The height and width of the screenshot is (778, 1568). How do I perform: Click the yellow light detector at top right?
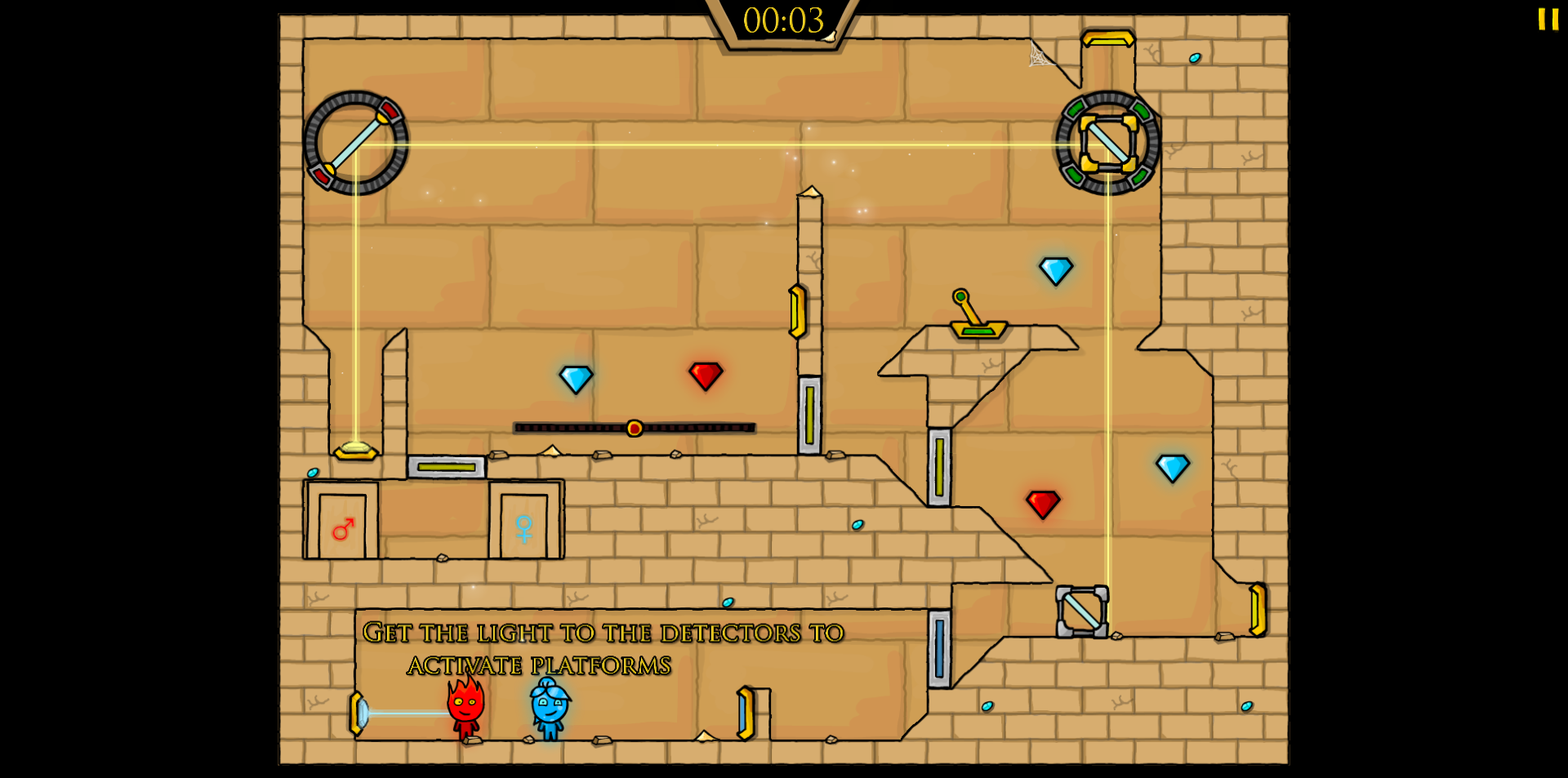click(x=1108, y=38)
